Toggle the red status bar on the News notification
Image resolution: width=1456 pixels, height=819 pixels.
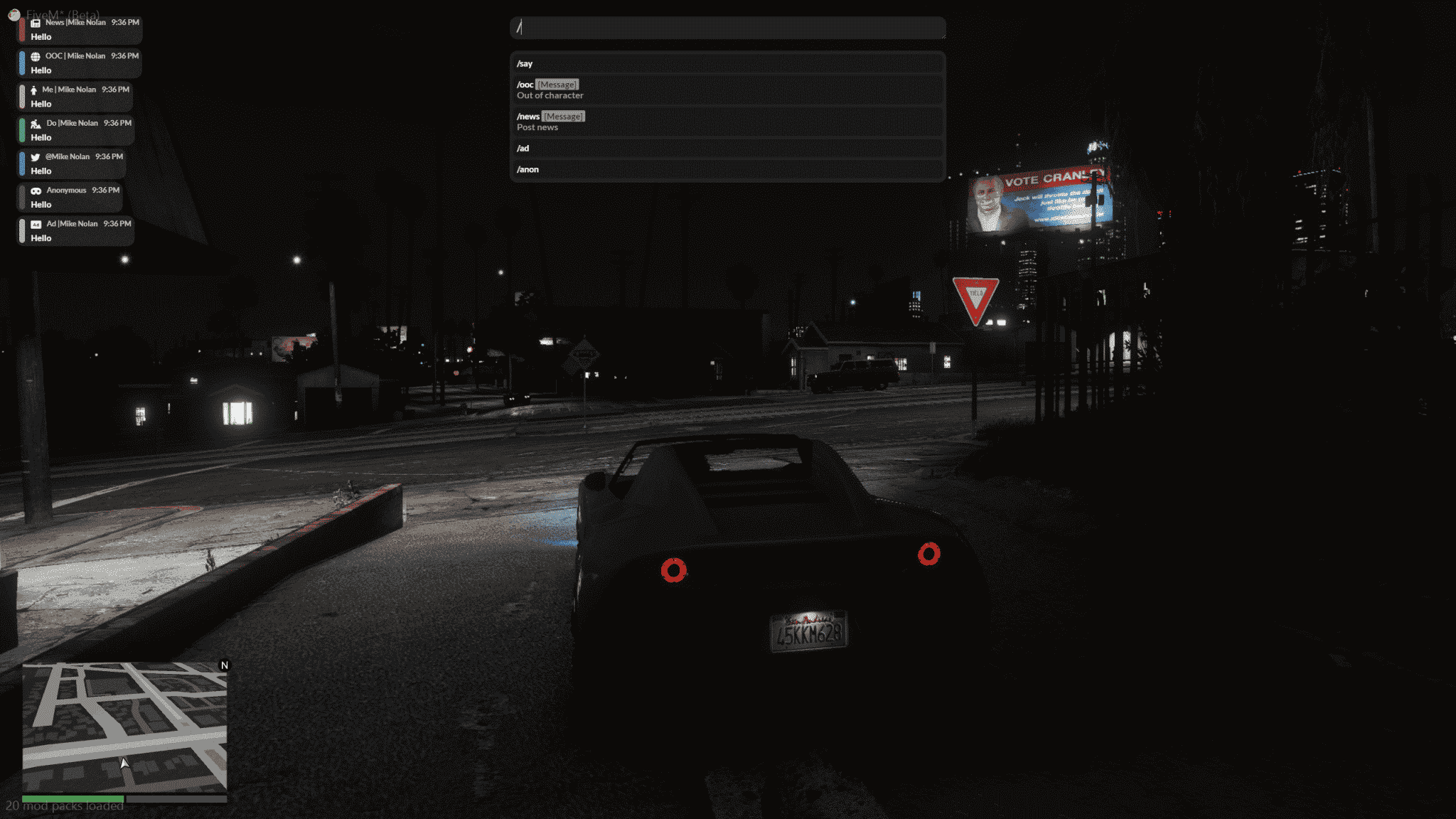pyautogui.click(x=22, y=30)
